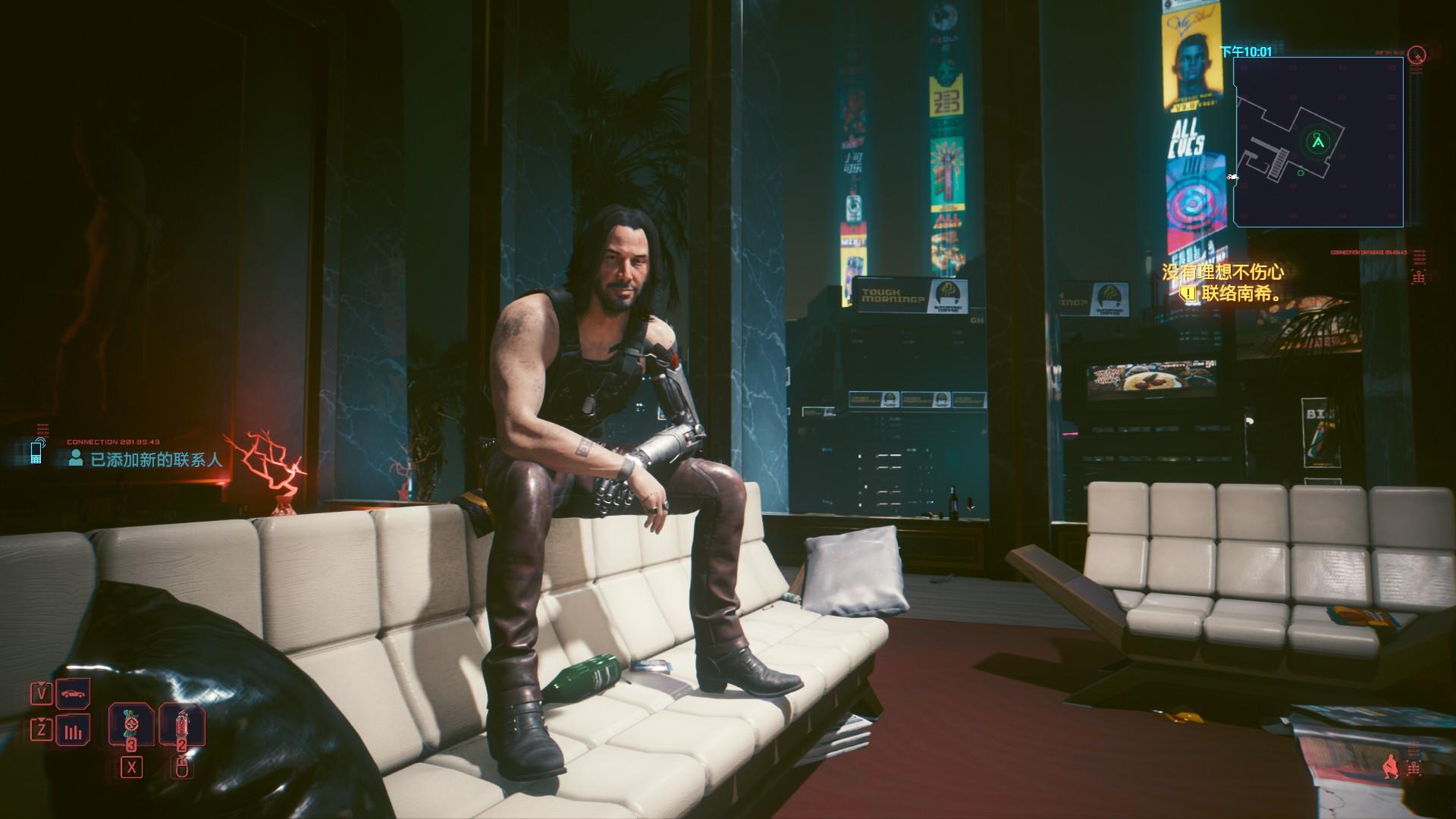
Task: Click the crouching figure stance icon
Action: (1390, 767)
